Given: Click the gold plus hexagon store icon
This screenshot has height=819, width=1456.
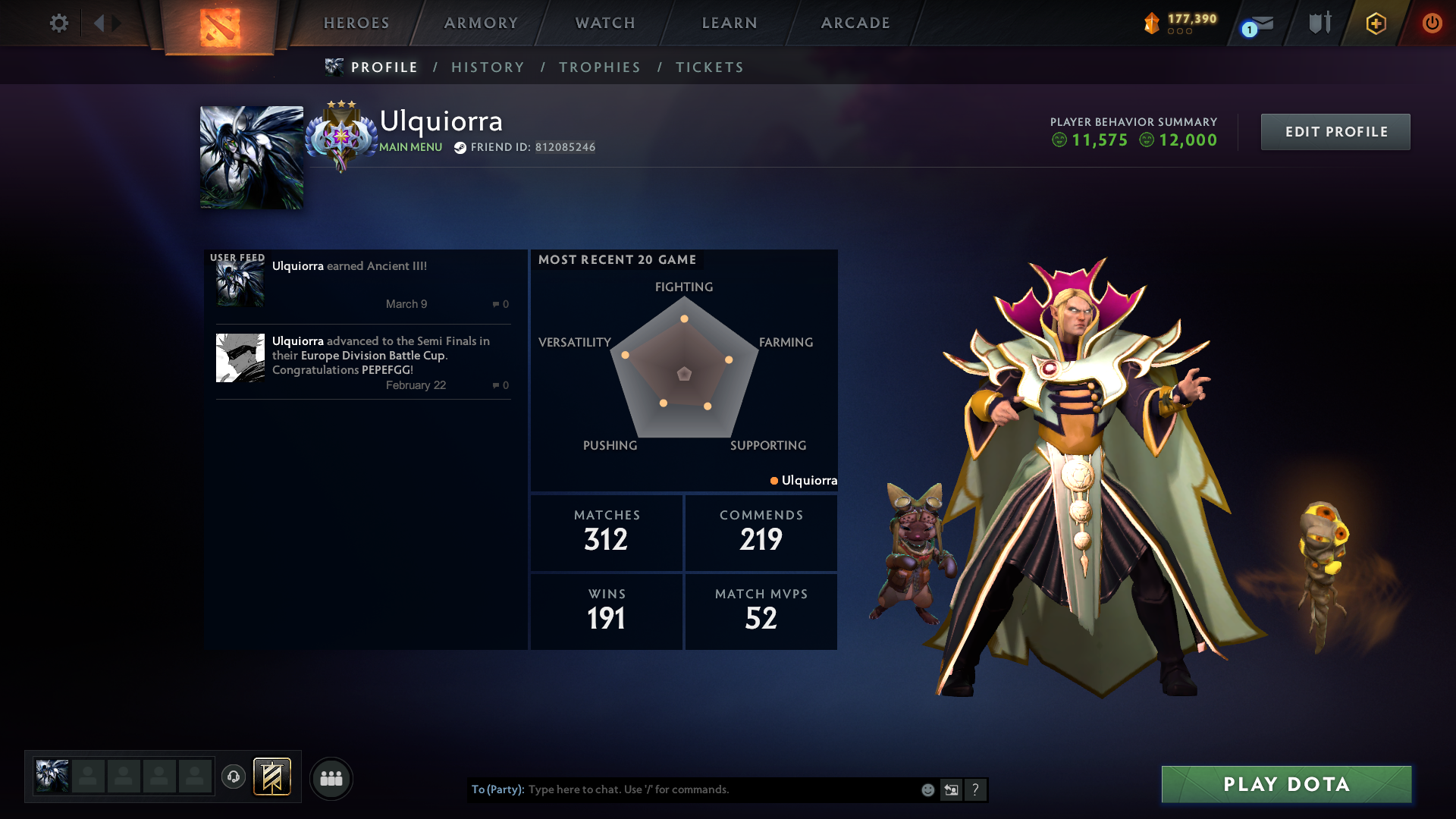Looking at the screenshot, I should pos(1375,23).
